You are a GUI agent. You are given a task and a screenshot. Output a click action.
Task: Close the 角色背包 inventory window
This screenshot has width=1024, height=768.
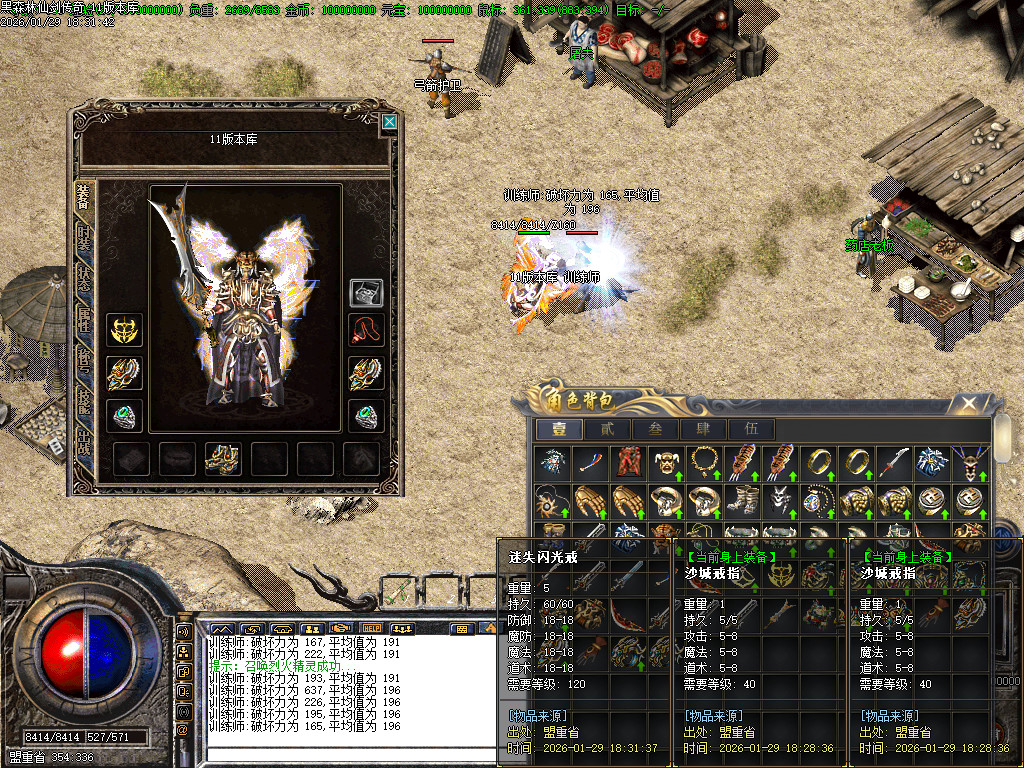[x=967, y=404]
